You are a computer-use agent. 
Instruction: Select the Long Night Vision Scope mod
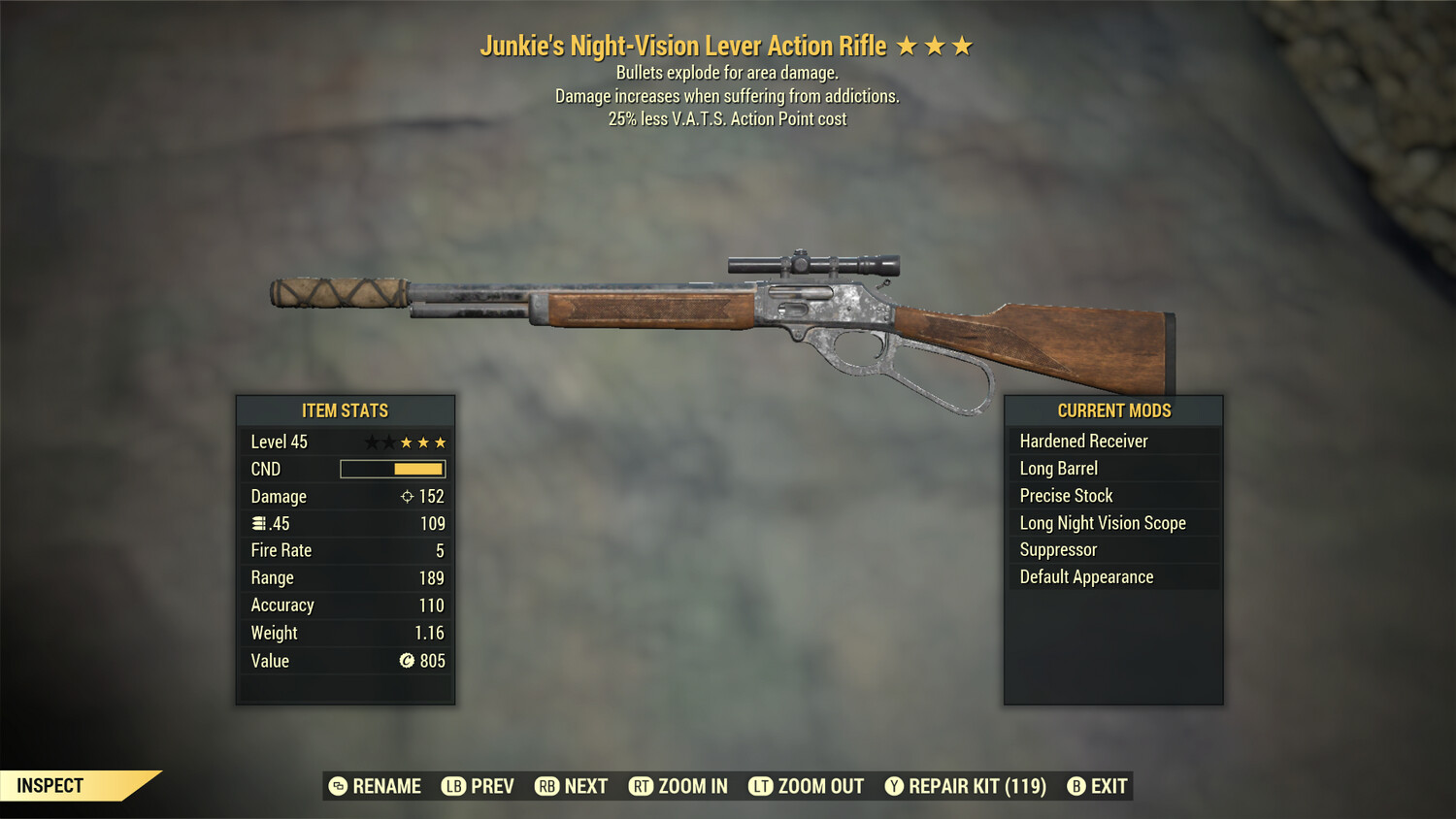tap(1102, 522)
